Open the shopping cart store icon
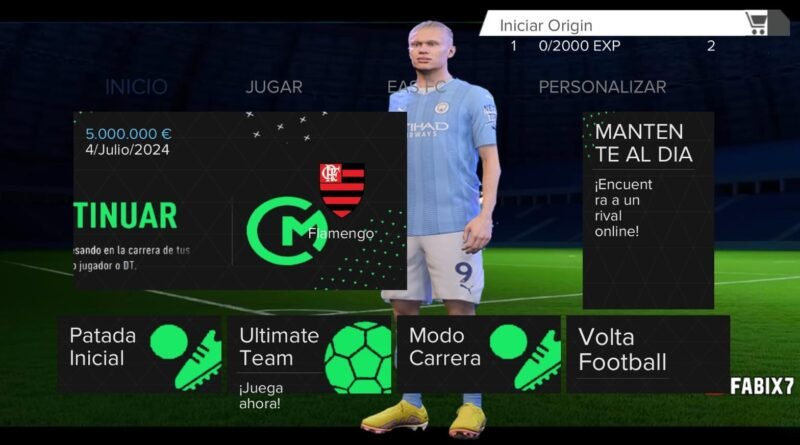Viewport: 800px width, 445px height. click(756, 23)
